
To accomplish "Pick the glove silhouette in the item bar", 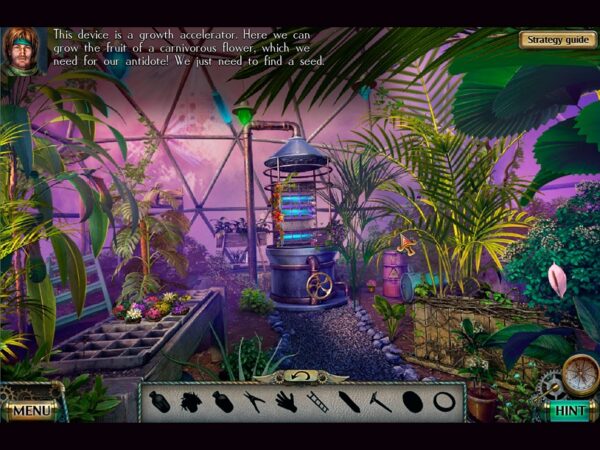I will pyautogui.click(x=286, y=402).
